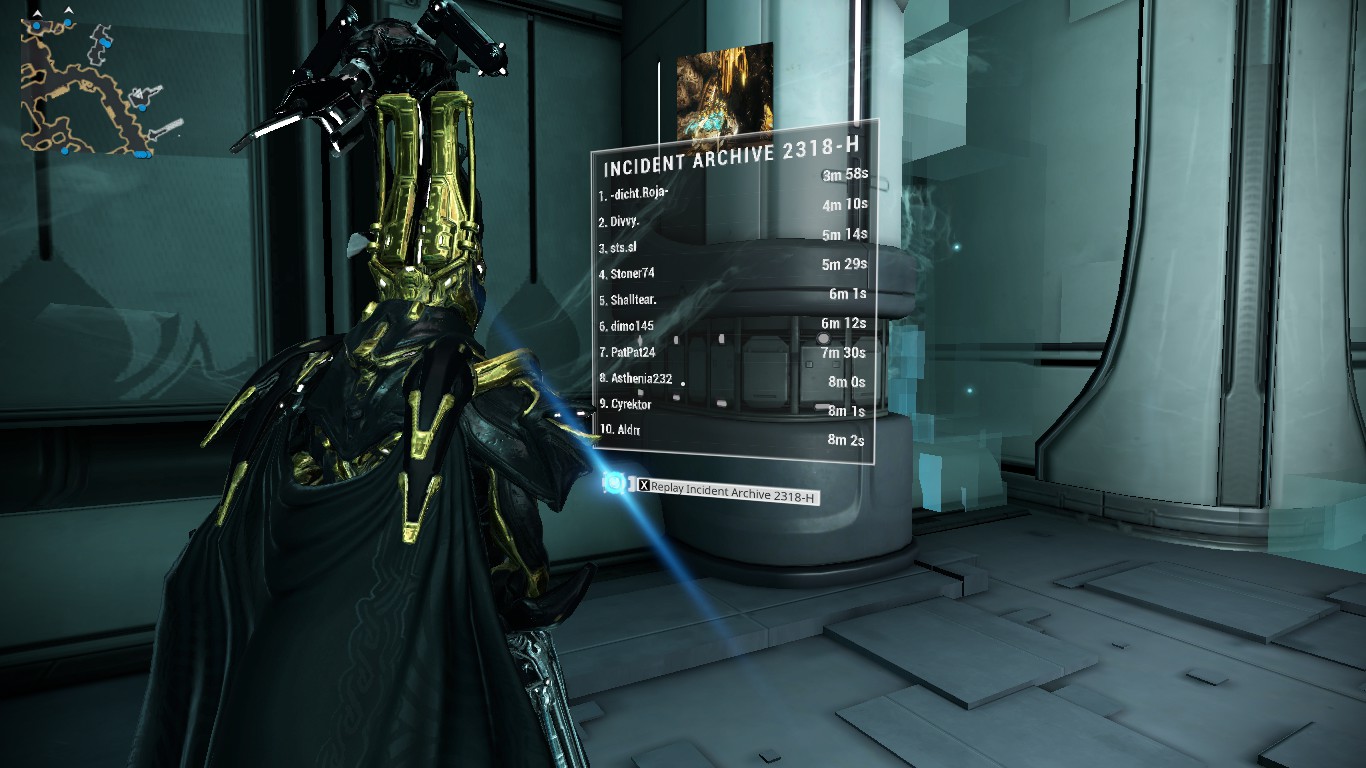Viewport: 1366px width, 768px height.
Task: Click the player arrow icon on the minimap
Action: (139, 93)
